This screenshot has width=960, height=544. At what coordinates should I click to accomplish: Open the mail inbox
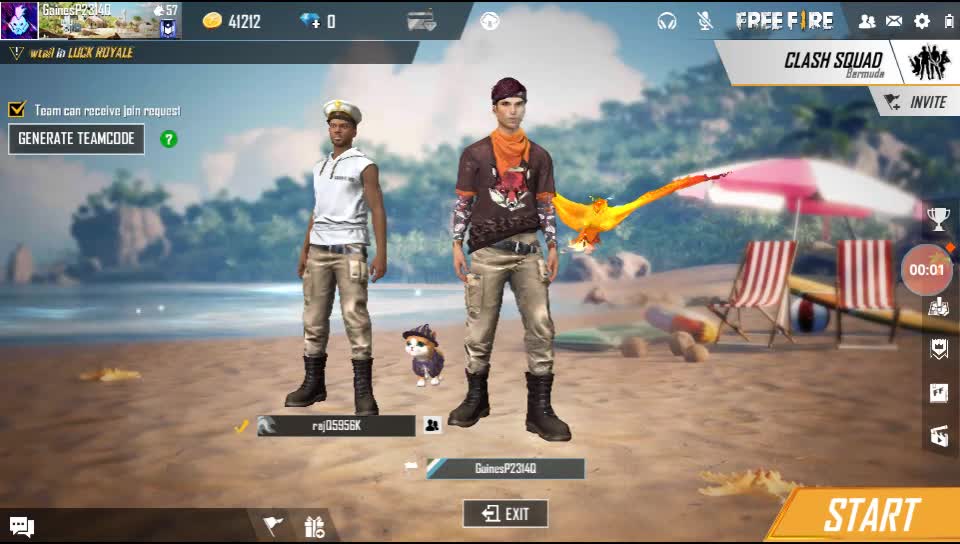(x=894, y=21)
